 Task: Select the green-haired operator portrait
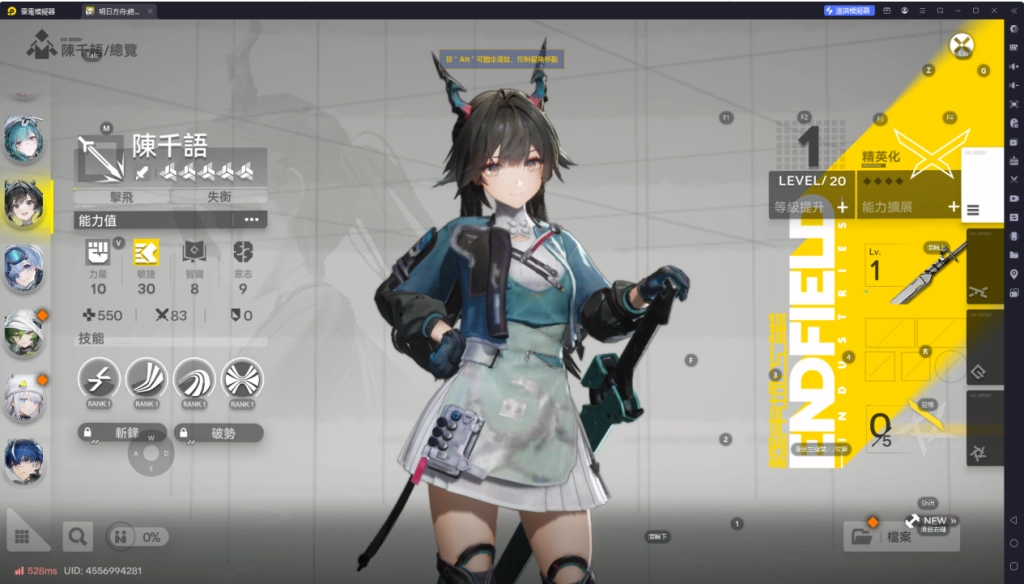(23, 333)
